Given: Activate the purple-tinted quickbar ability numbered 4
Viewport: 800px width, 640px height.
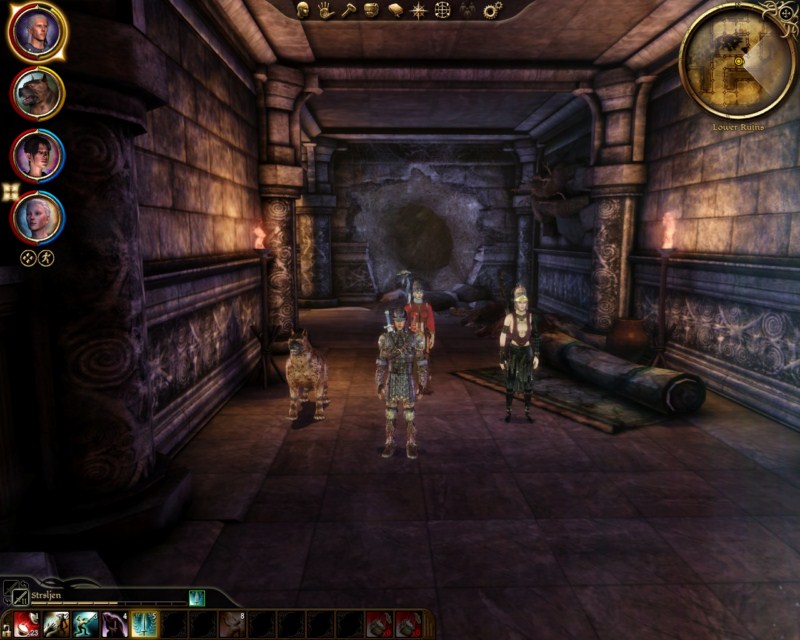Looking at the screenshot, I should 114,624.
